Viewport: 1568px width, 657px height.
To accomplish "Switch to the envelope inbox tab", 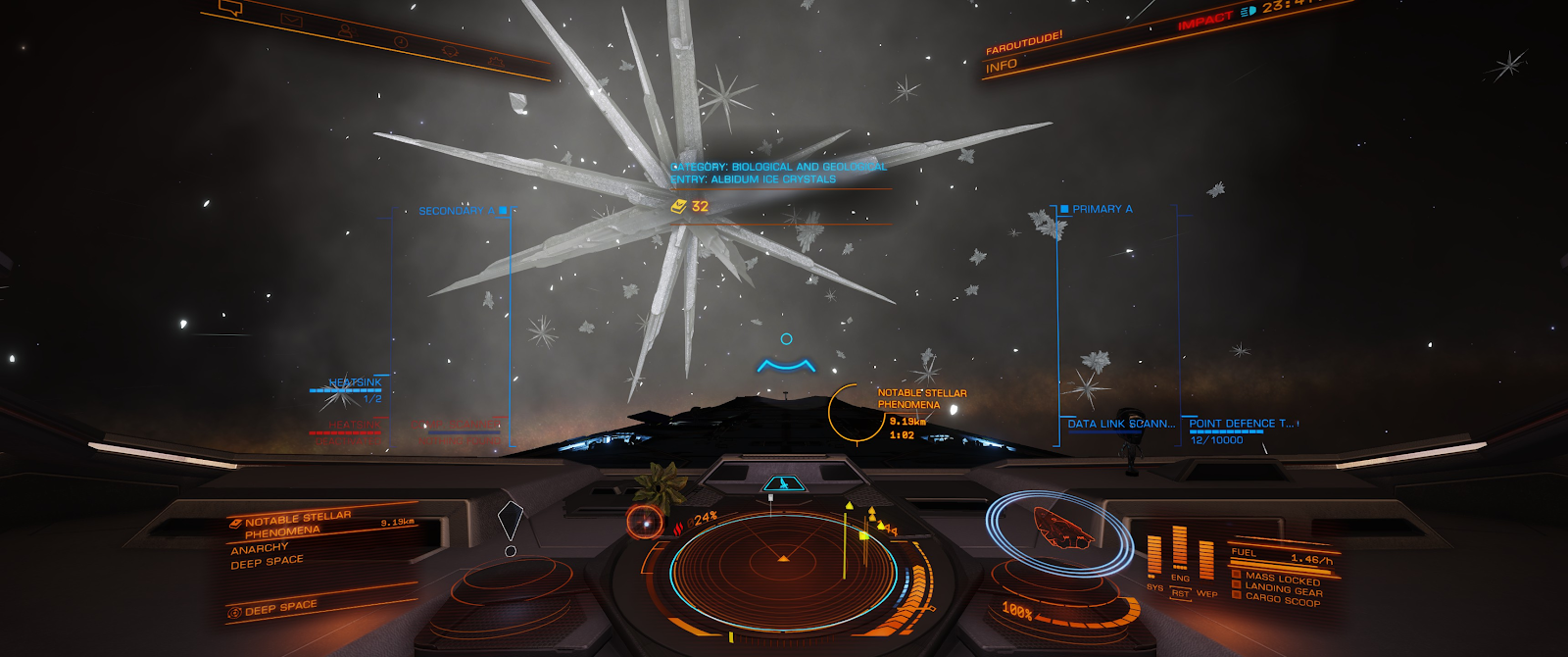I will tap(291, 20).
